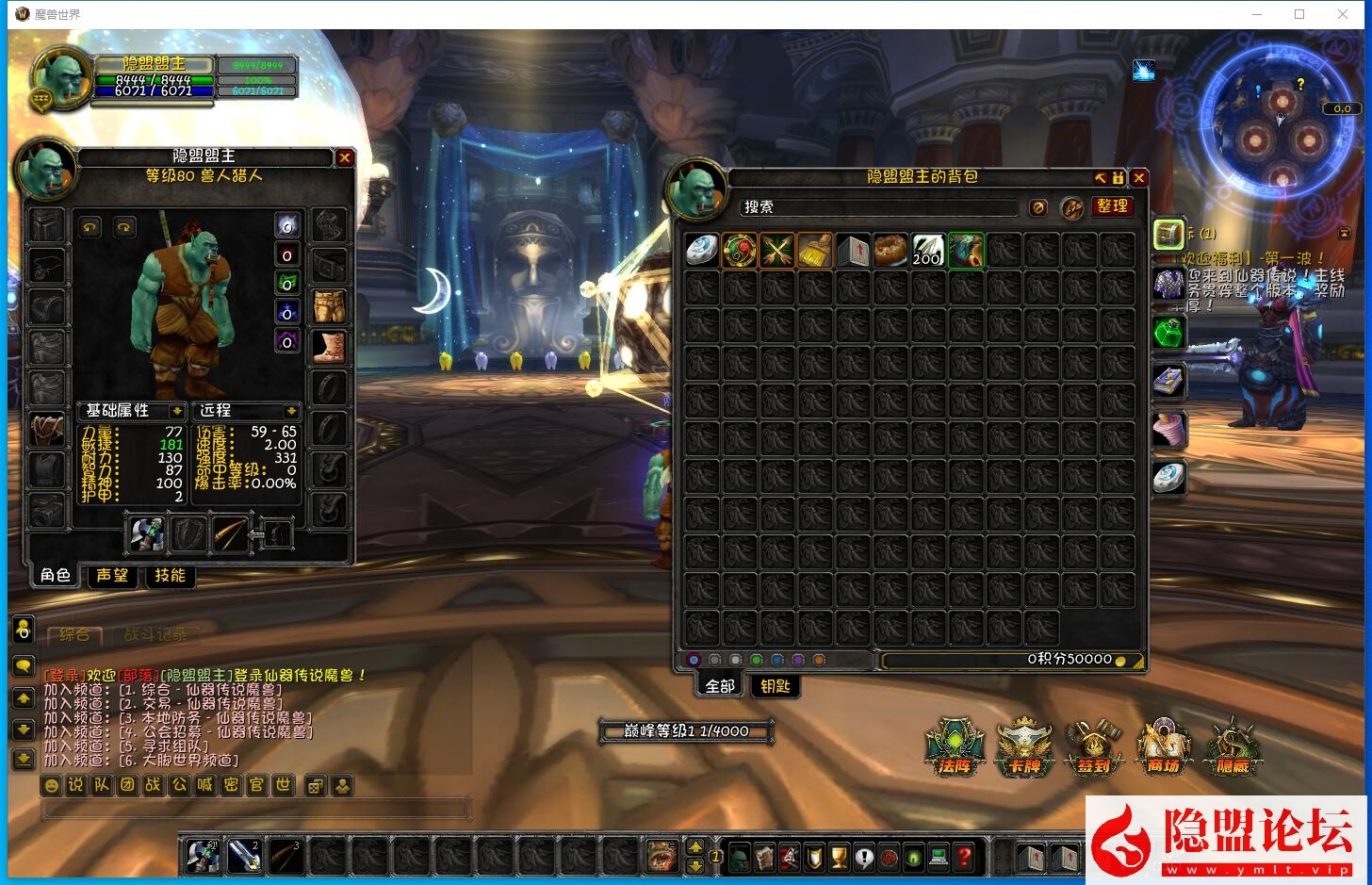Image resolution: width=1372 pixels, height=885 pixels.
Task: Open the 技能 skills tab
Action: 171,575
